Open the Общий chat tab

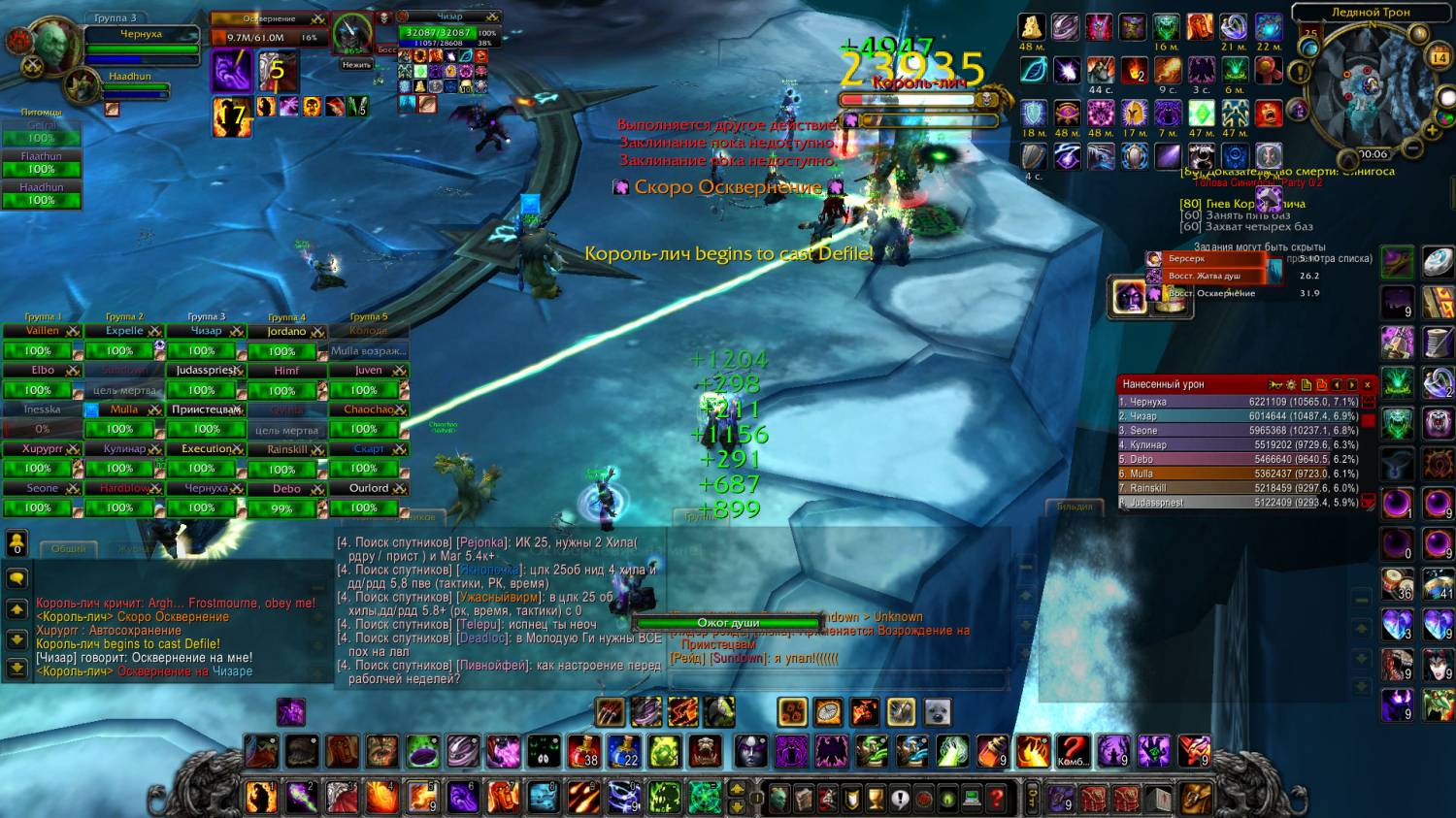(x=68, y=549)
